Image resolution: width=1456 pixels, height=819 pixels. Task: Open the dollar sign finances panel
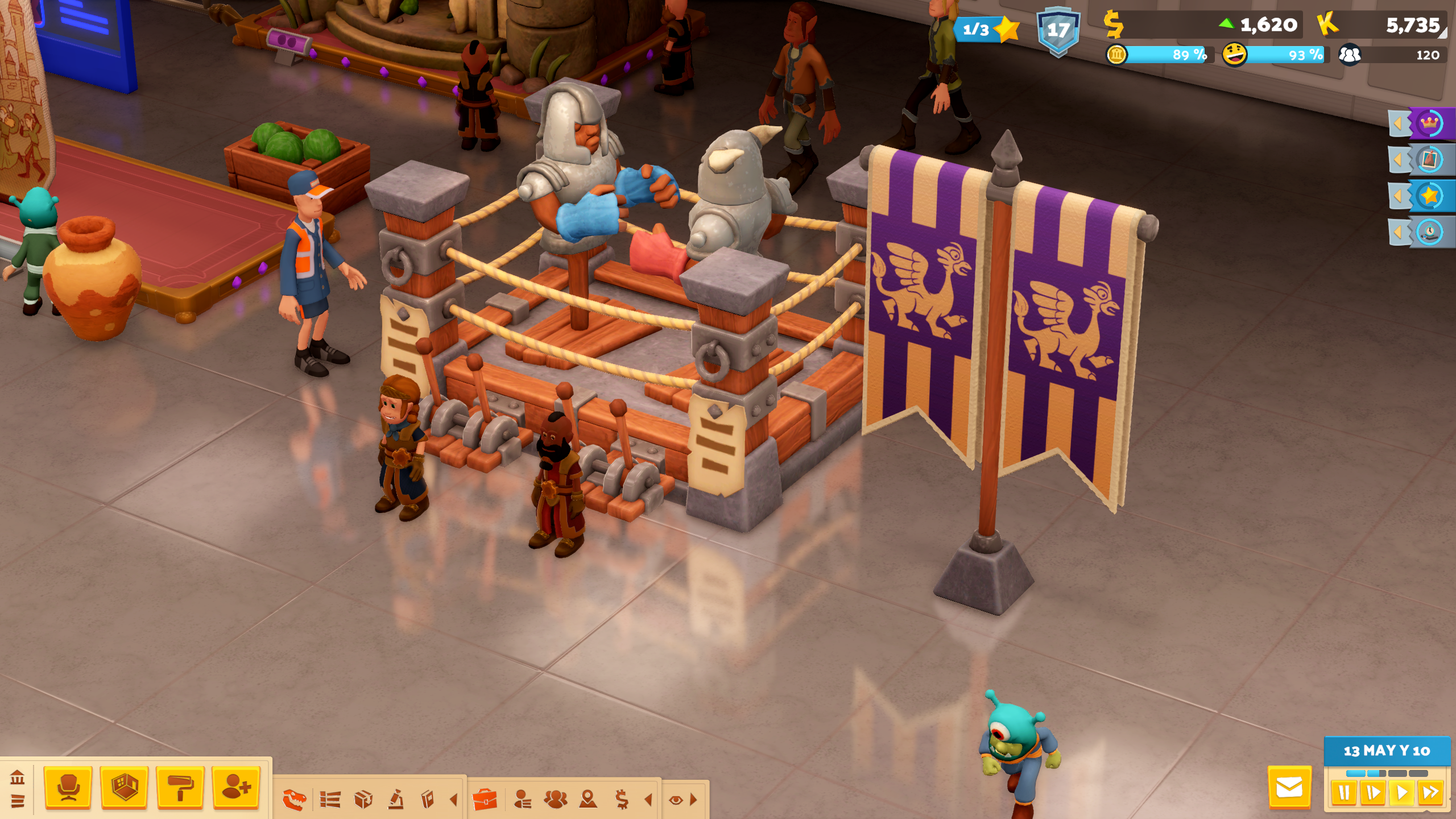tap(622, 800)
